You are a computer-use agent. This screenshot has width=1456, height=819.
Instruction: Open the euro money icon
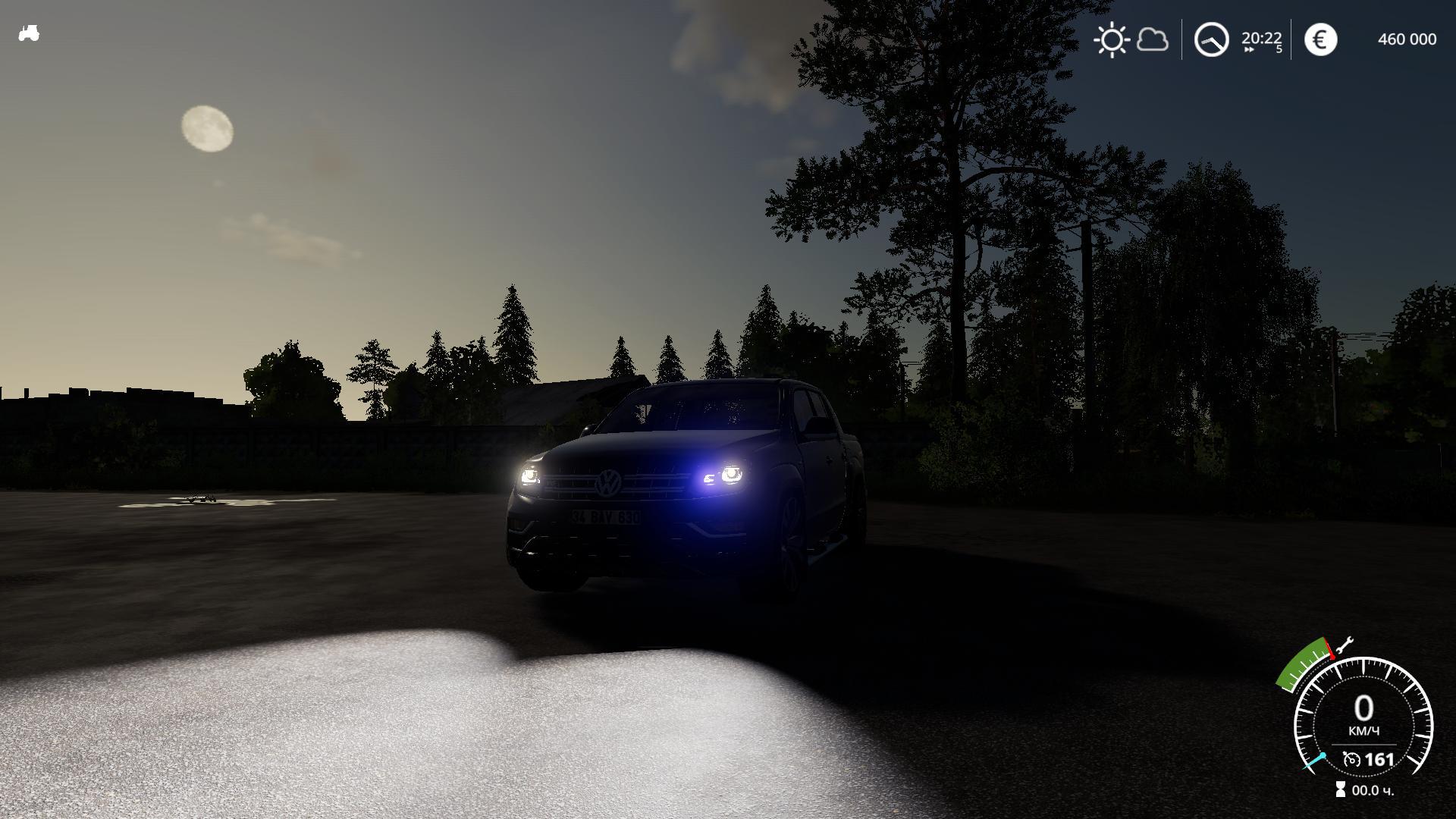(x=1320, y=39)
